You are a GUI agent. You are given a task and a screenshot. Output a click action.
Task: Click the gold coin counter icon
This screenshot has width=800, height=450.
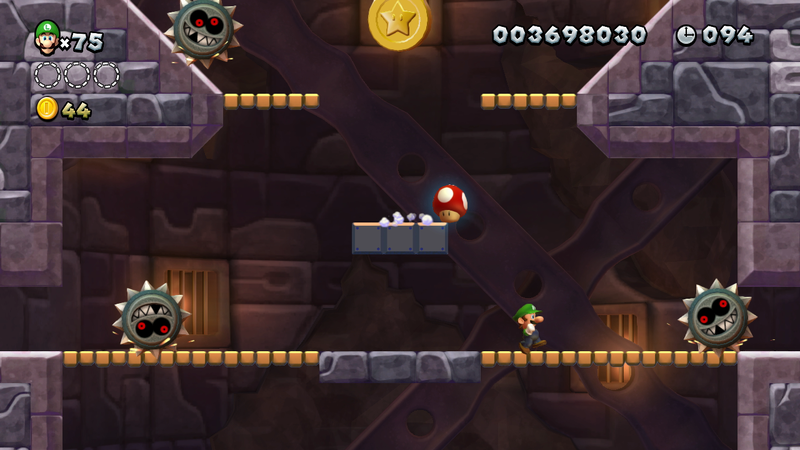click(47, 109)
